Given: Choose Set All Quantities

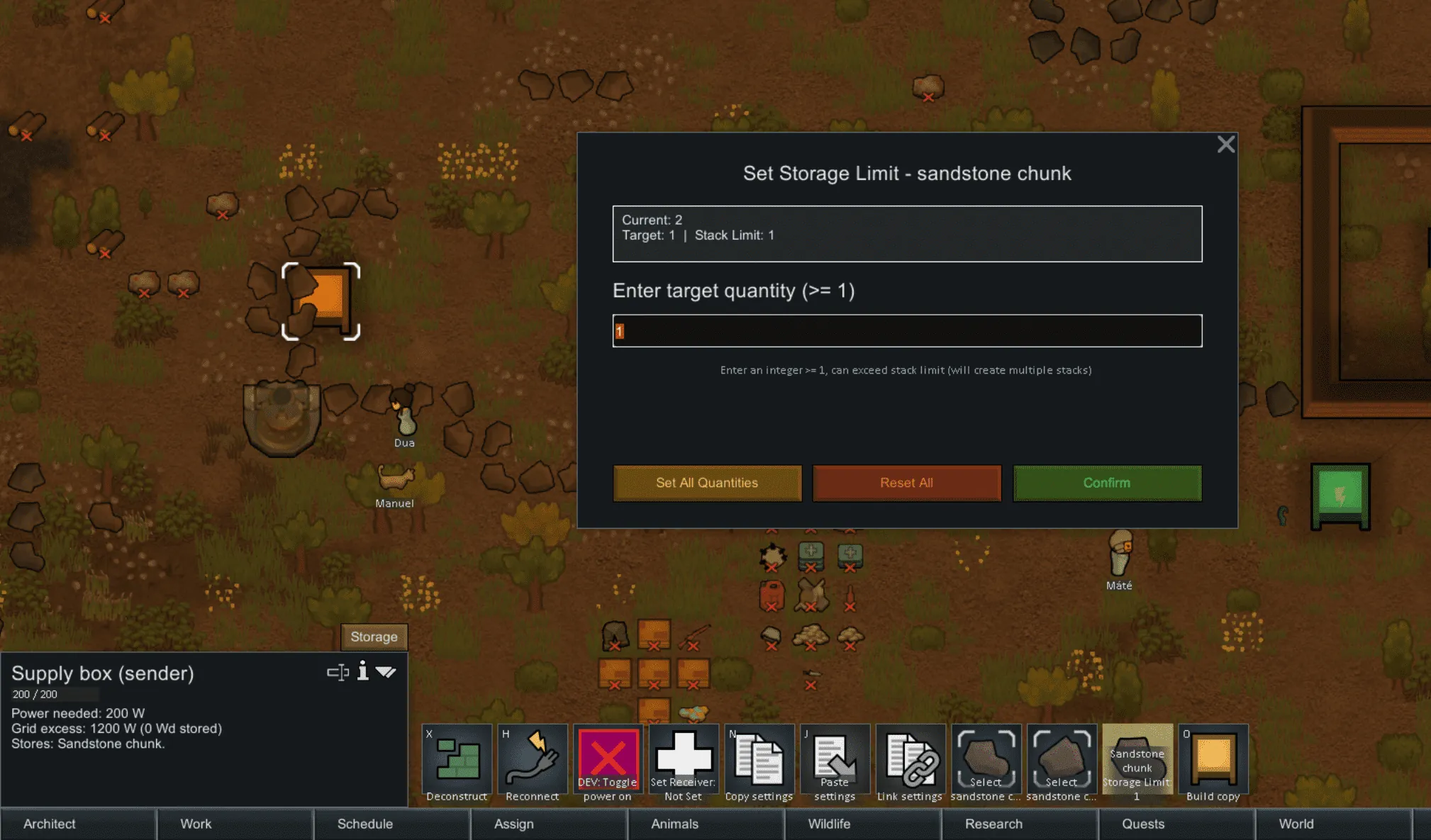Looking at the screenshot, I should [707, 483].
